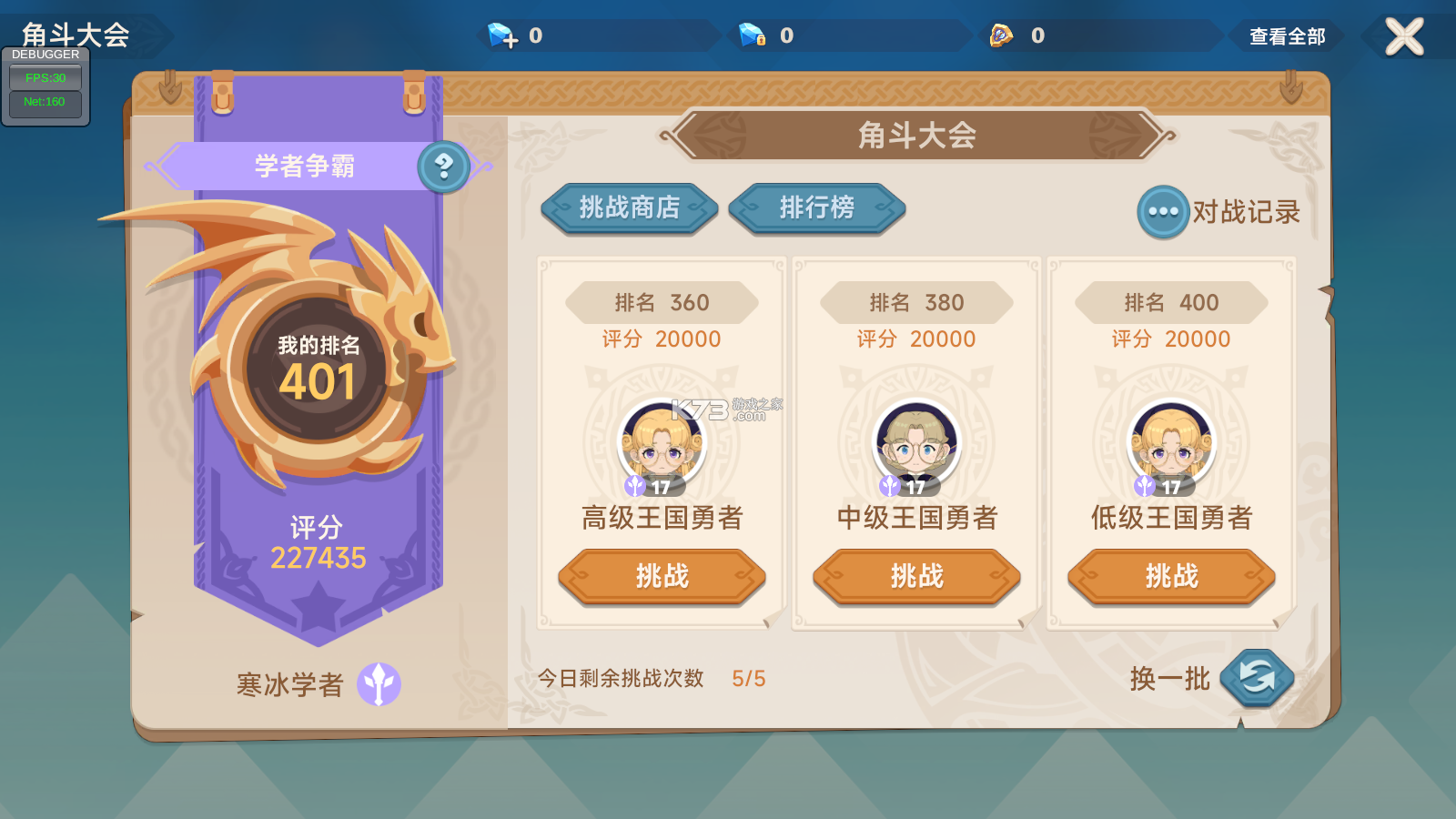Click the 查看全部 button at top right
The width and height of the screenshot is (1456, 819).
(x=1285, y=37)
